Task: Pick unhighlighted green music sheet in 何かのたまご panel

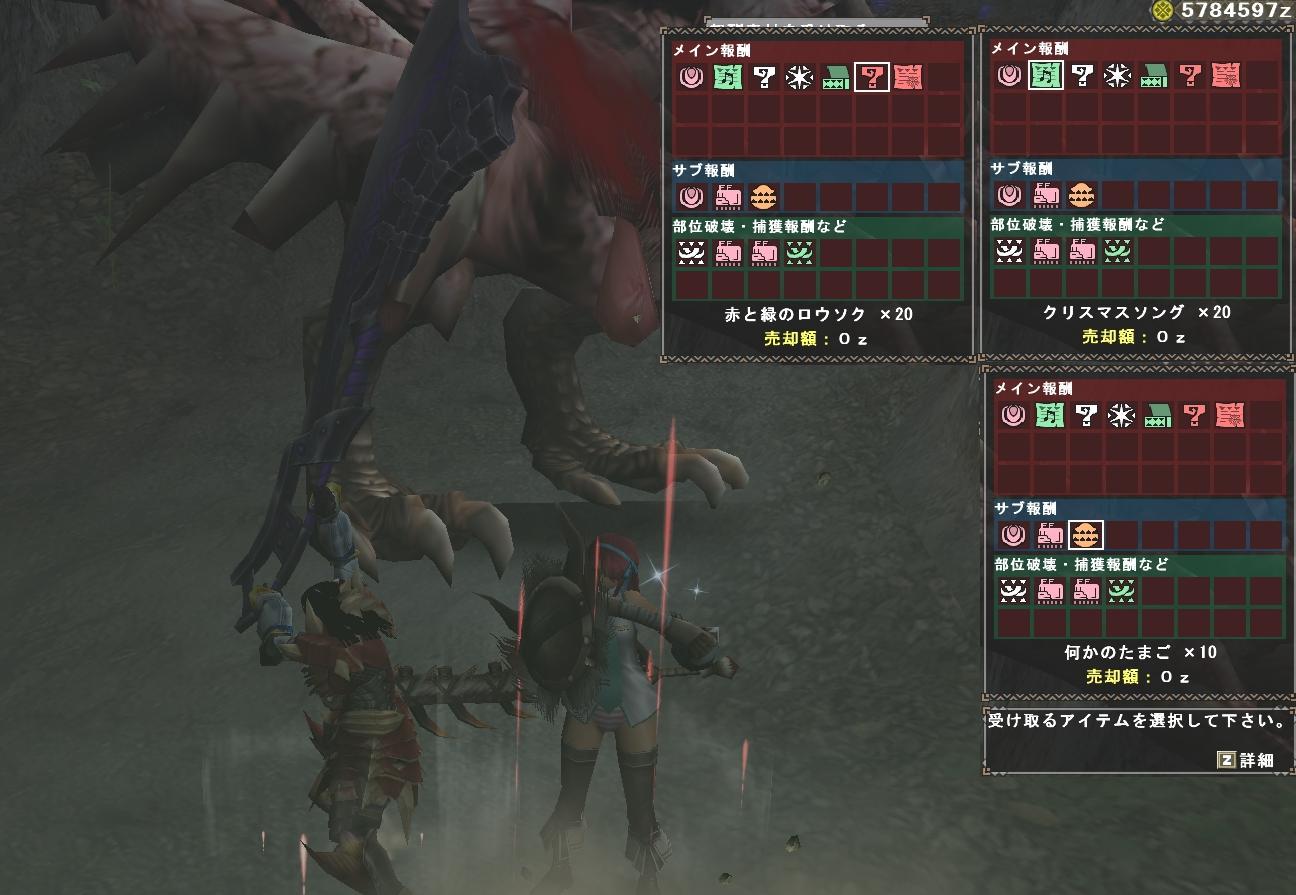Action: [x=1050, y=415]
